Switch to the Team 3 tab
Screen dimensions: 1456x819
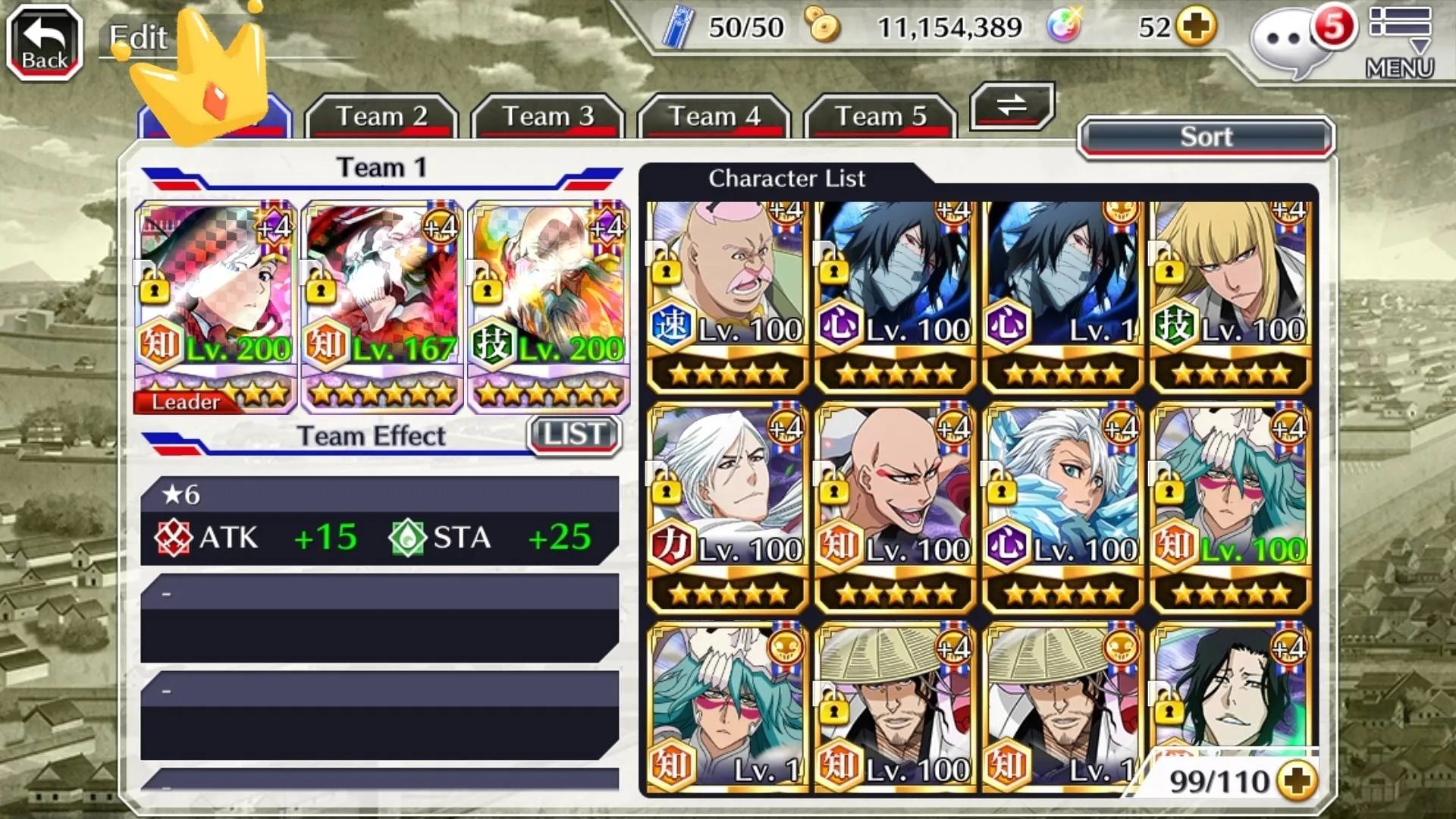[x=548, y=117]
